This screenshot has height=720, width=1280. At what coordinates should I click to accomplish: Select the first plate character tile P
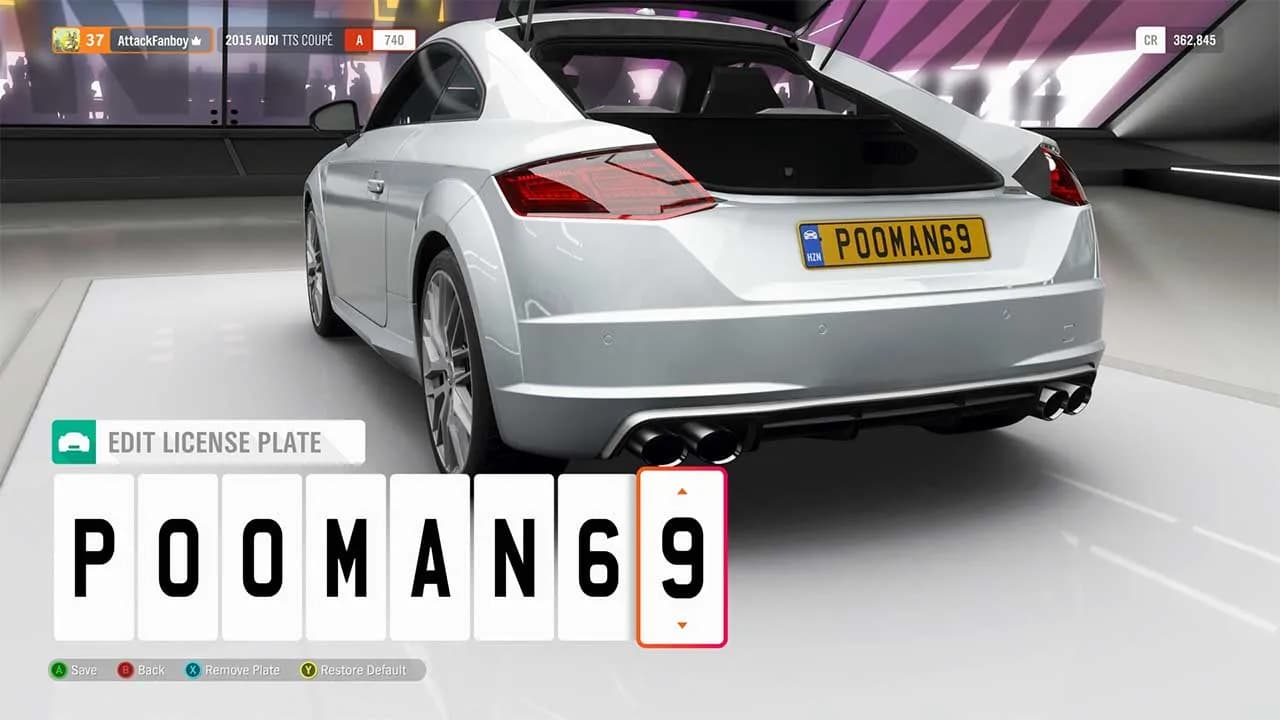tap(93, 557)
